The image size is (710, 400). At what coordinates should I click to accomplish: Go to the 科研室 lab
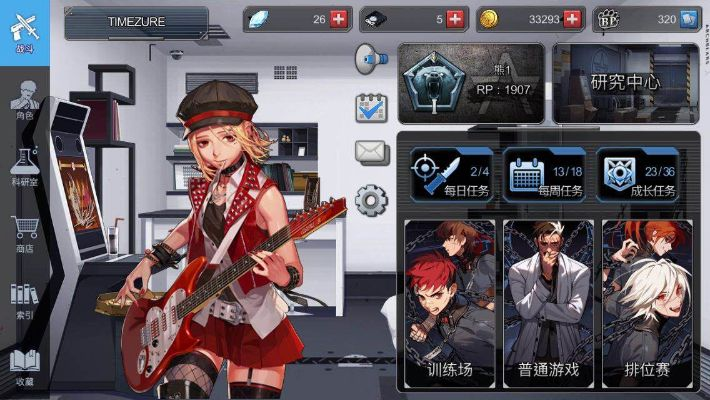click(24, 166)
